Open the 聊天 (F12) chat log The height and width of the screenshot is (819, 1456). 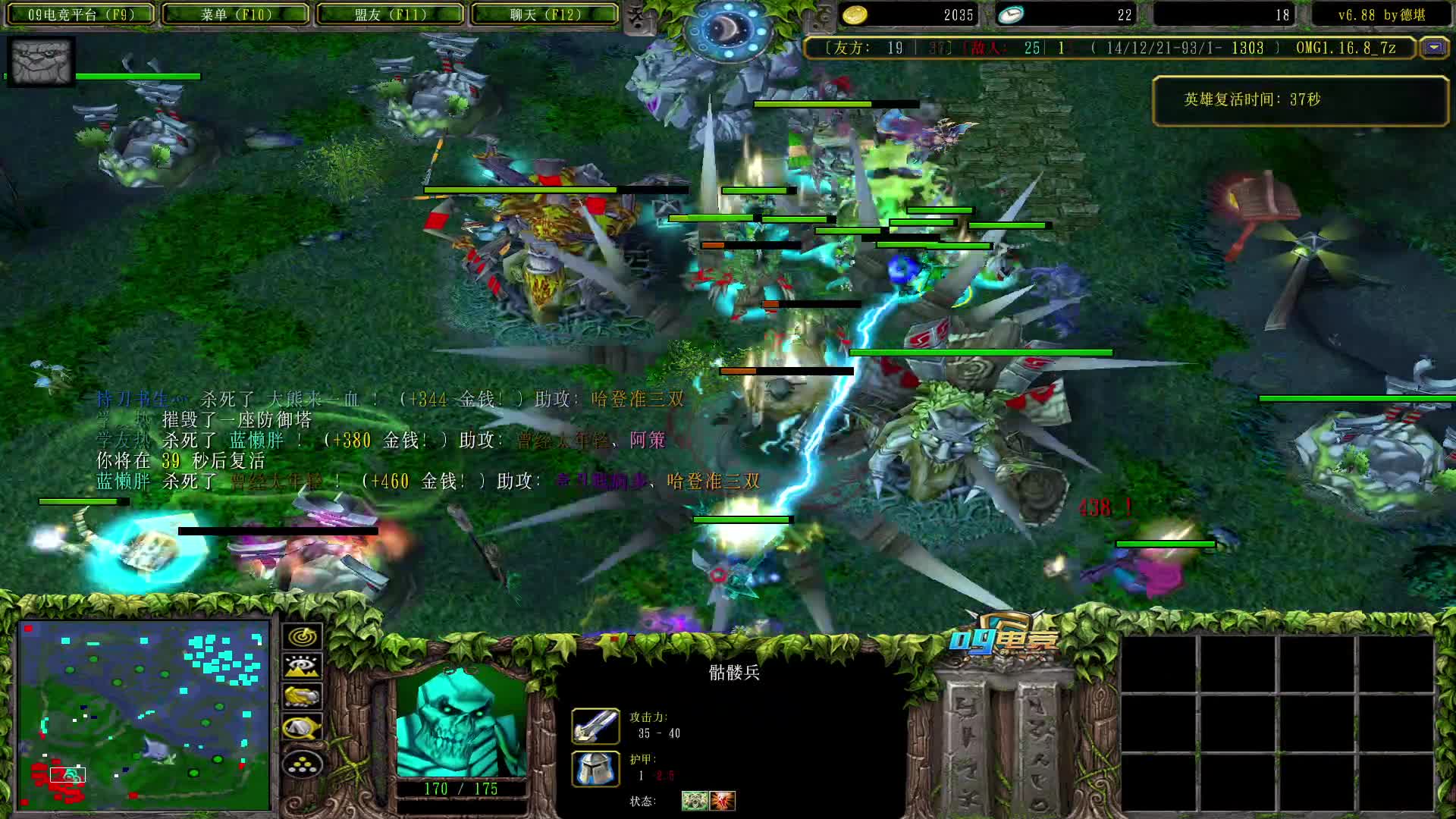click(545, 14)
